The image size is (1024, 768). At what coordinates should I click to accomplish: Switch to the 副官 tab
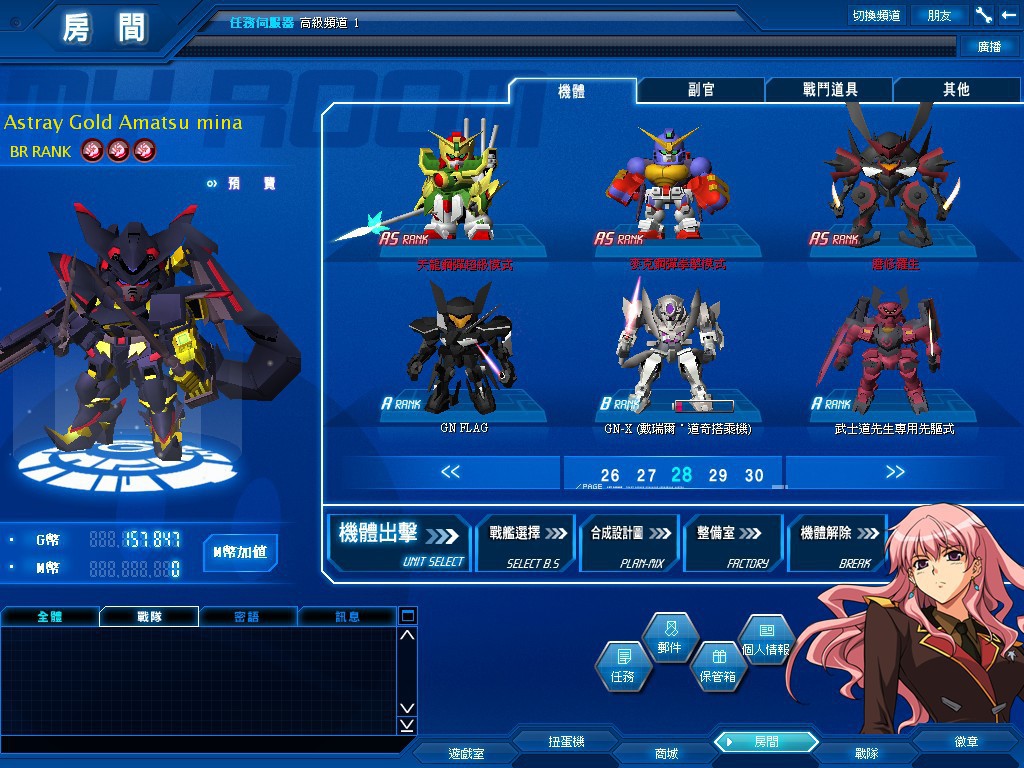click(701, 90)
